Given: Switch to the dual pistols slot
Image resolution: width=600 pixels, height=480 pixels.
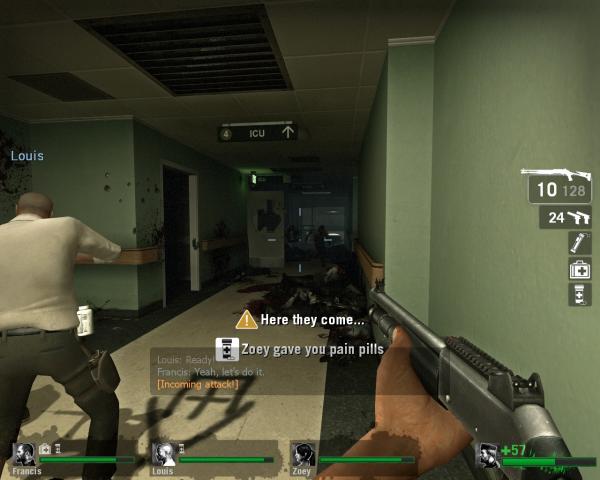Looking at the screenshot, I should tap(568, 217).
